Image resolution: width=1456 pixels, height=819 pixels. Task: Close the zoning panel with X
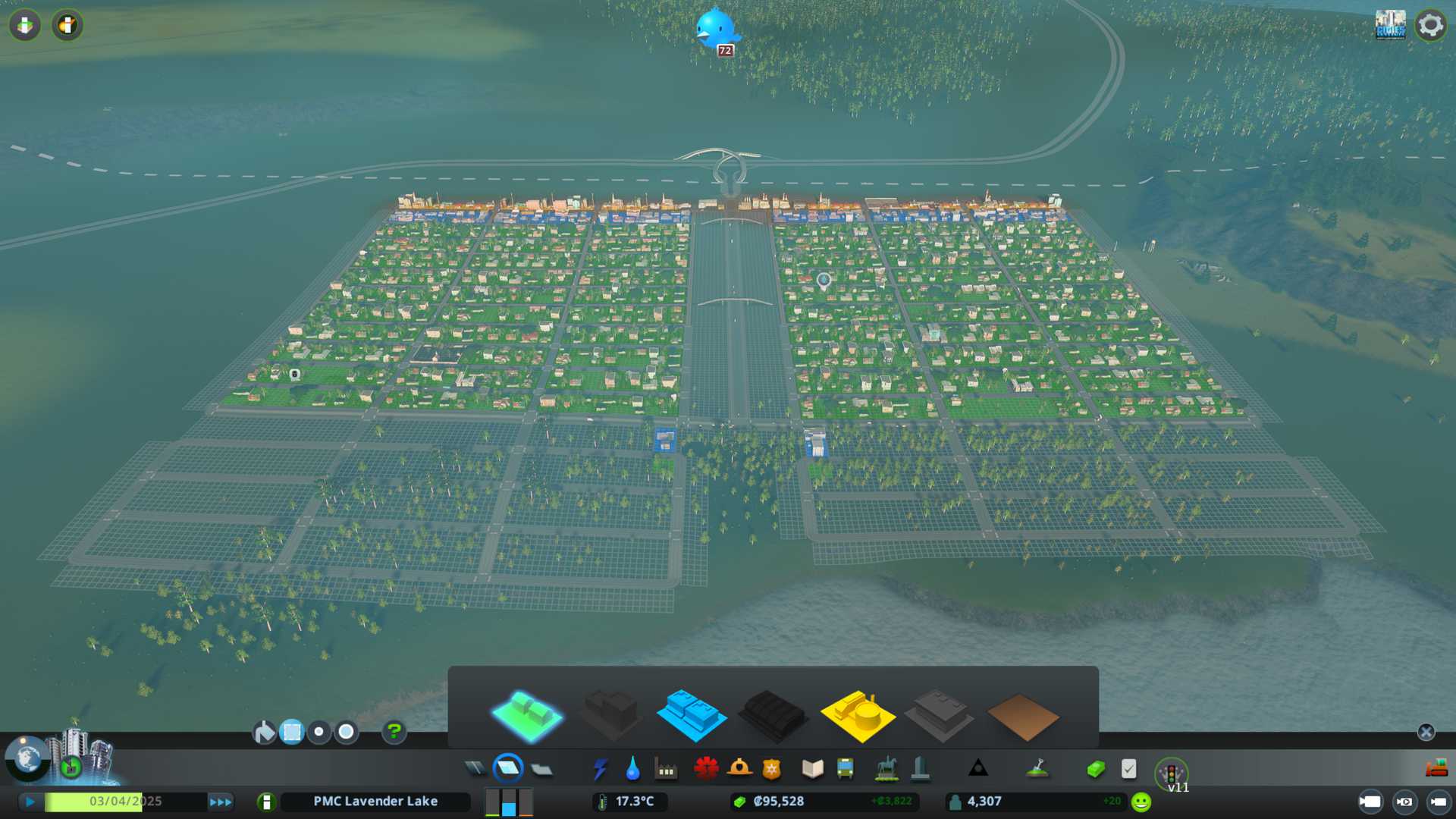[x=1426, y=732]
